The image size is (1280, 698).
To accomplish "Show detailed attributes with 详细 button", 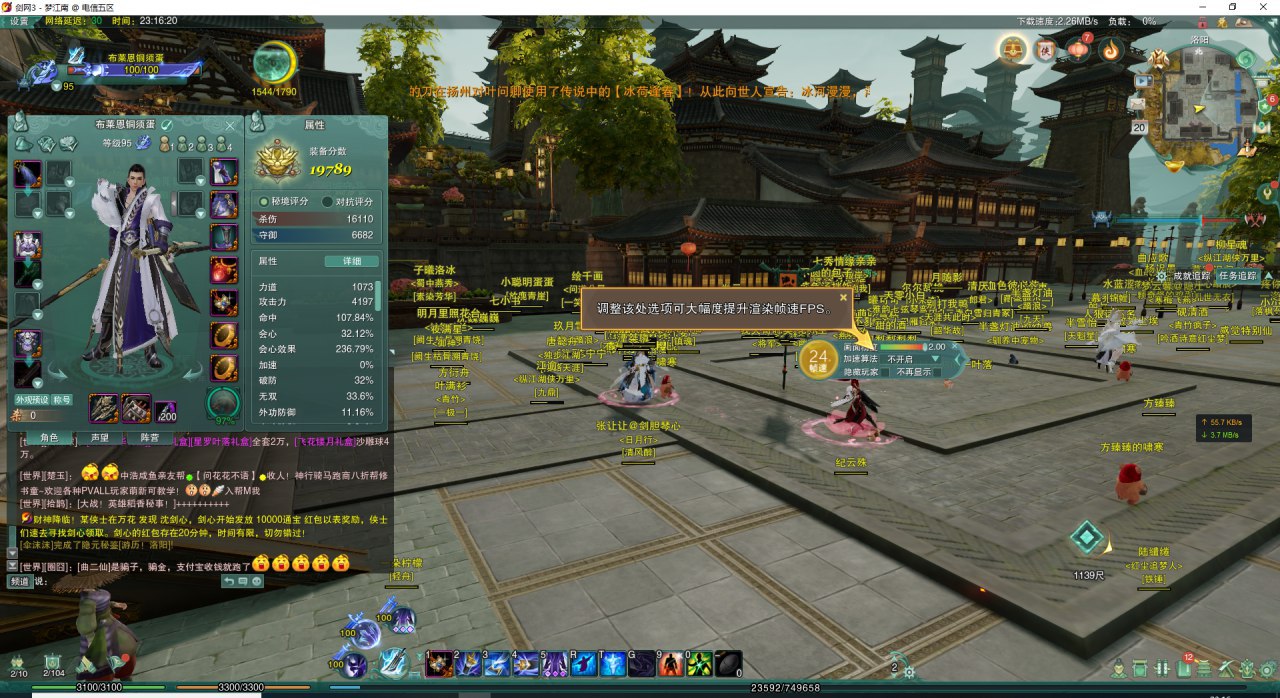I will coord(352,261).
